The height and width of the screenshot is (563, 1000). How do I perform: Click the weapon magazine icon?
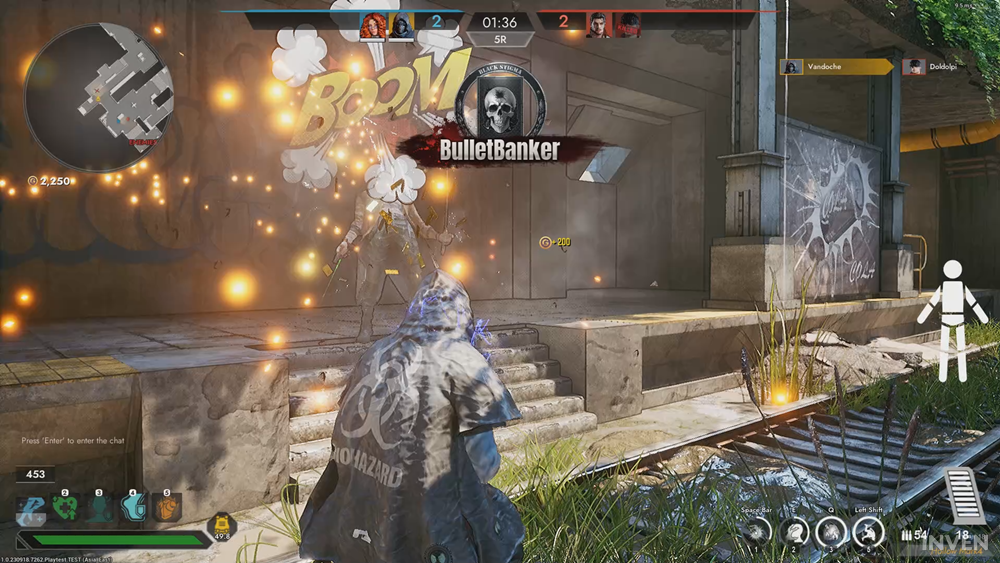(x=964, y=495)
